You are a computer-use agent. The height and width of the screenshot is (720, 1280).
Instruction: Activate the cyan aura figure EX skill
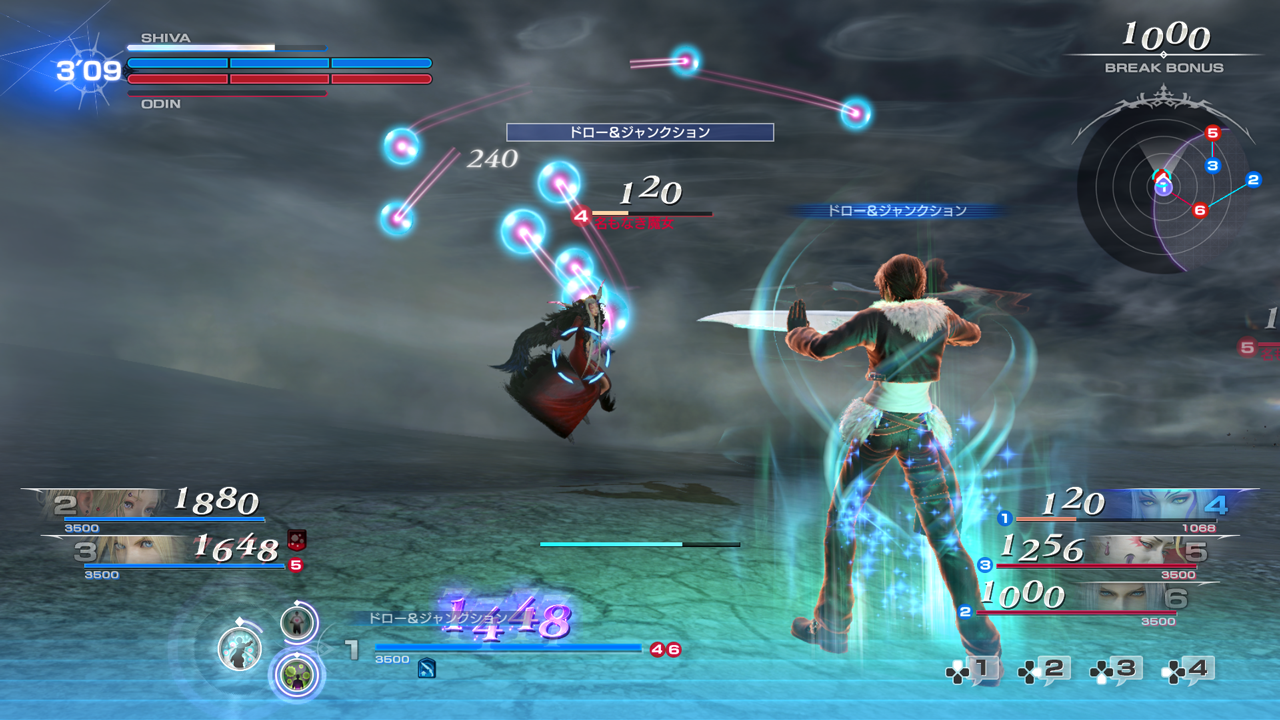tap(240, 649)
